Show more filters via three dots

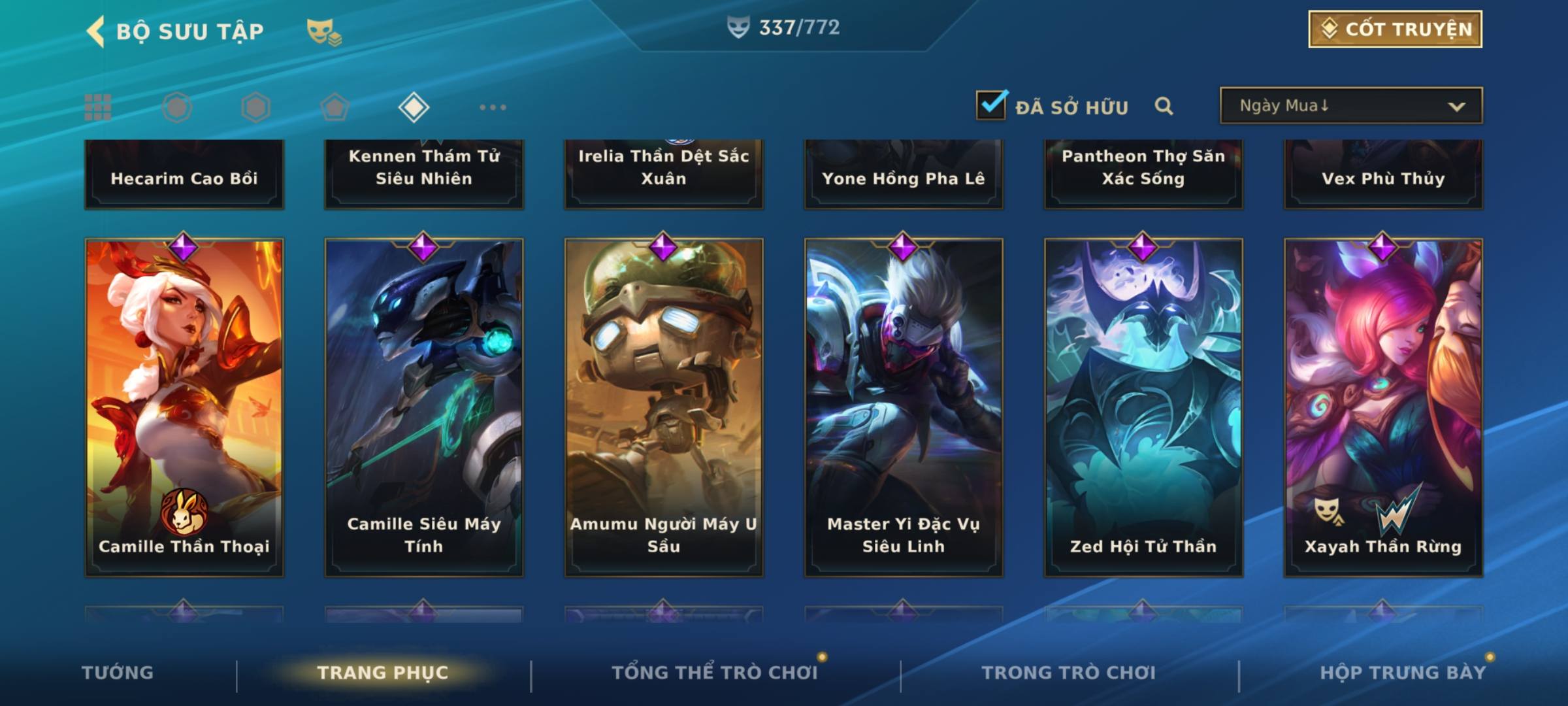493,107
